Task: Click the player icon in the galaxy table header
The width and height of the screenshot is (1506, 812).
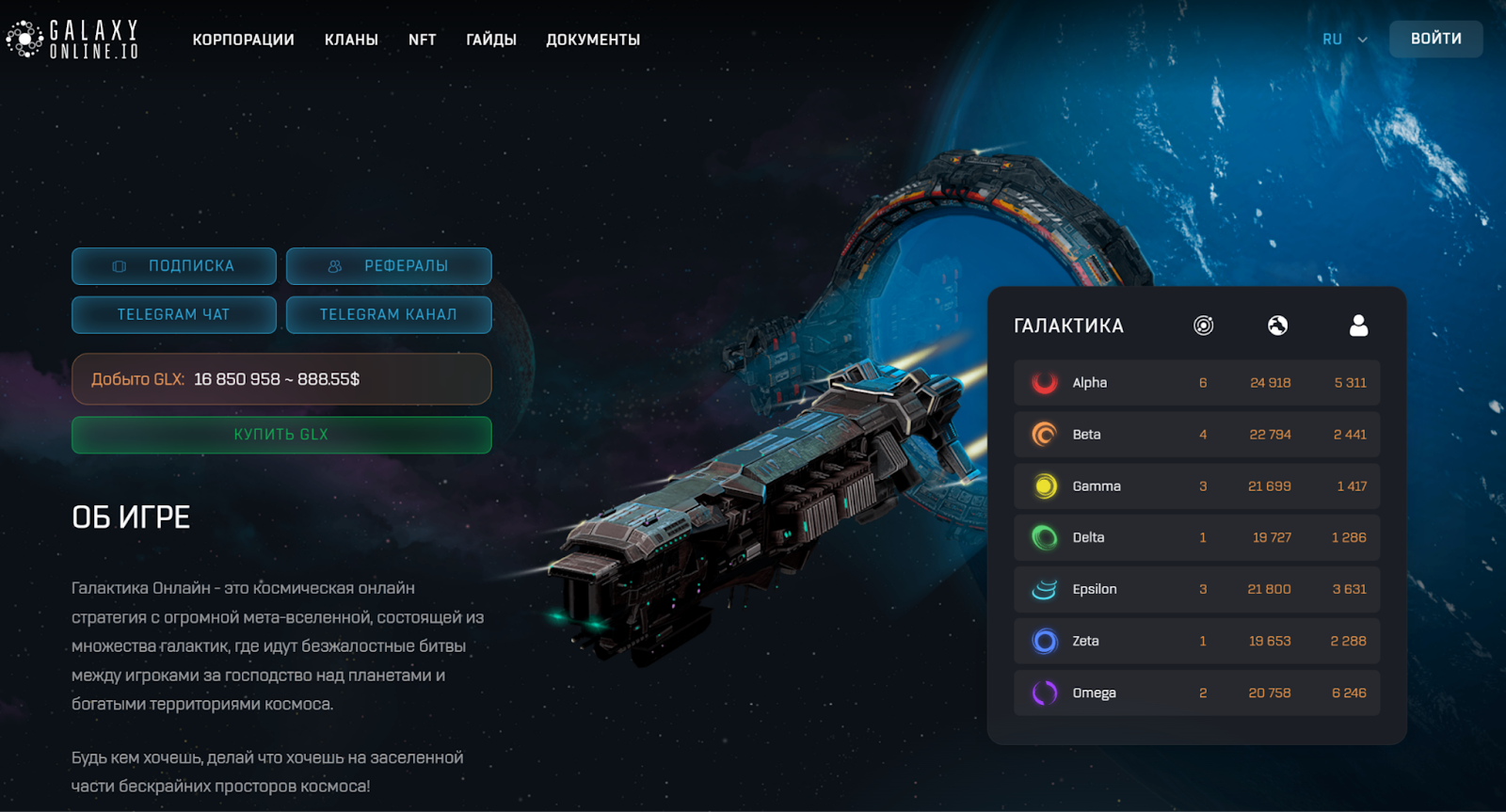Action: point(1357,326)
